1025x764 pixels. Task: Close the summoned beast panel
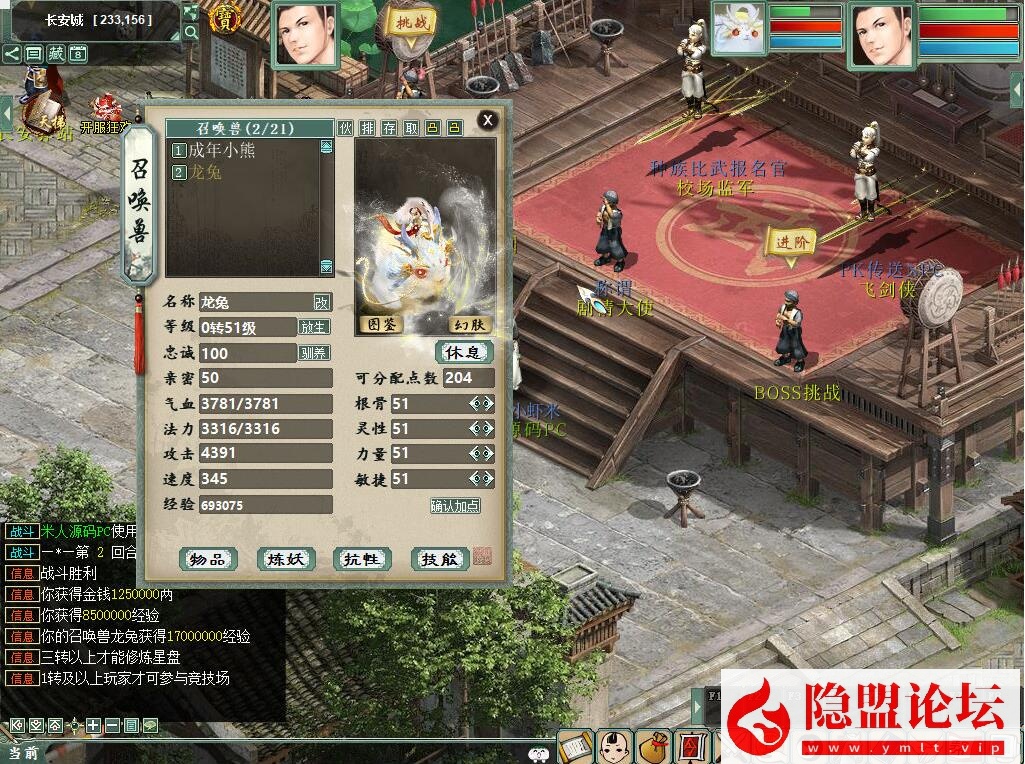(x=487, y=121)
